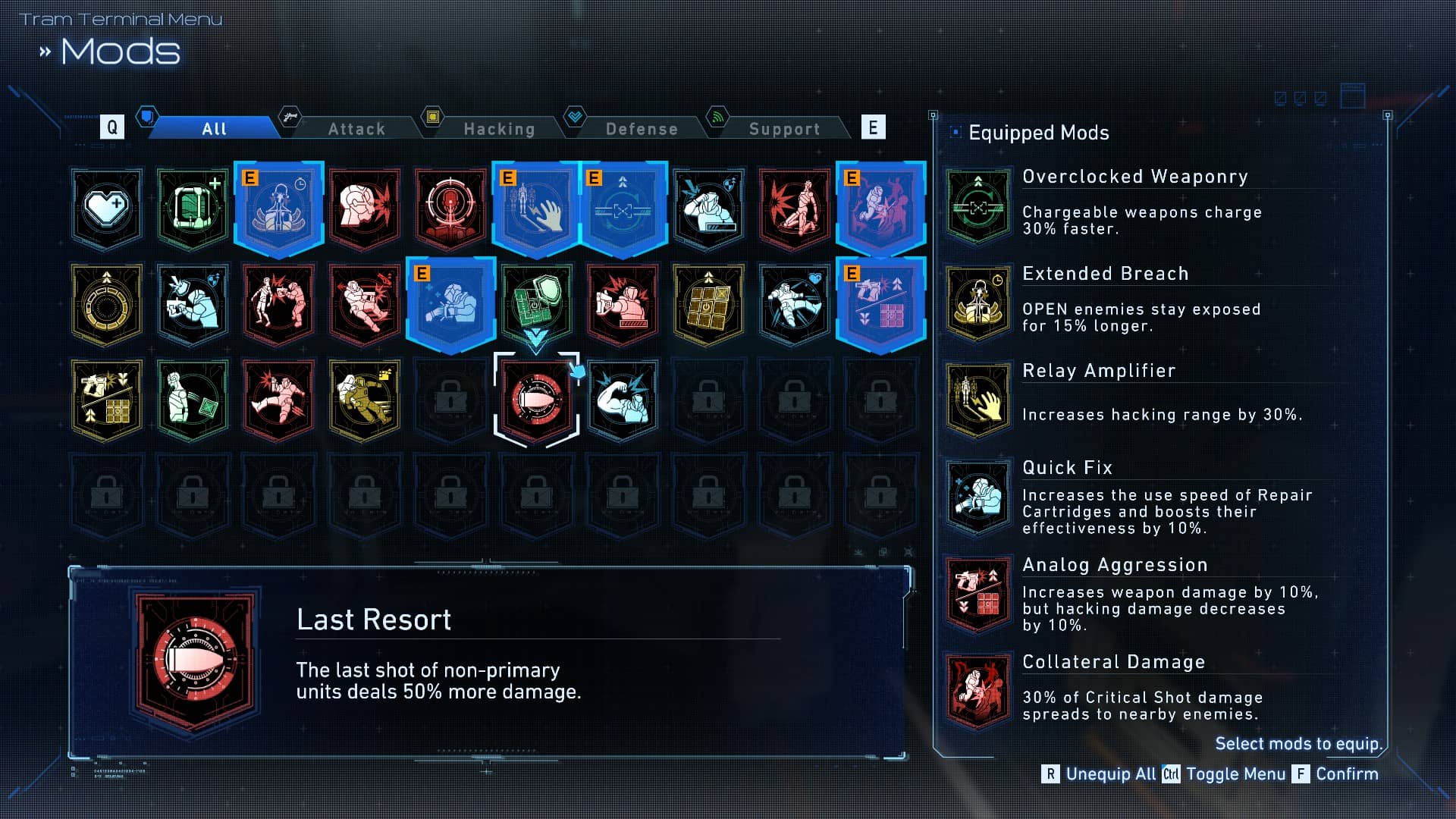
Task: Confirm the mod selection
Action: coord(1336,773)
